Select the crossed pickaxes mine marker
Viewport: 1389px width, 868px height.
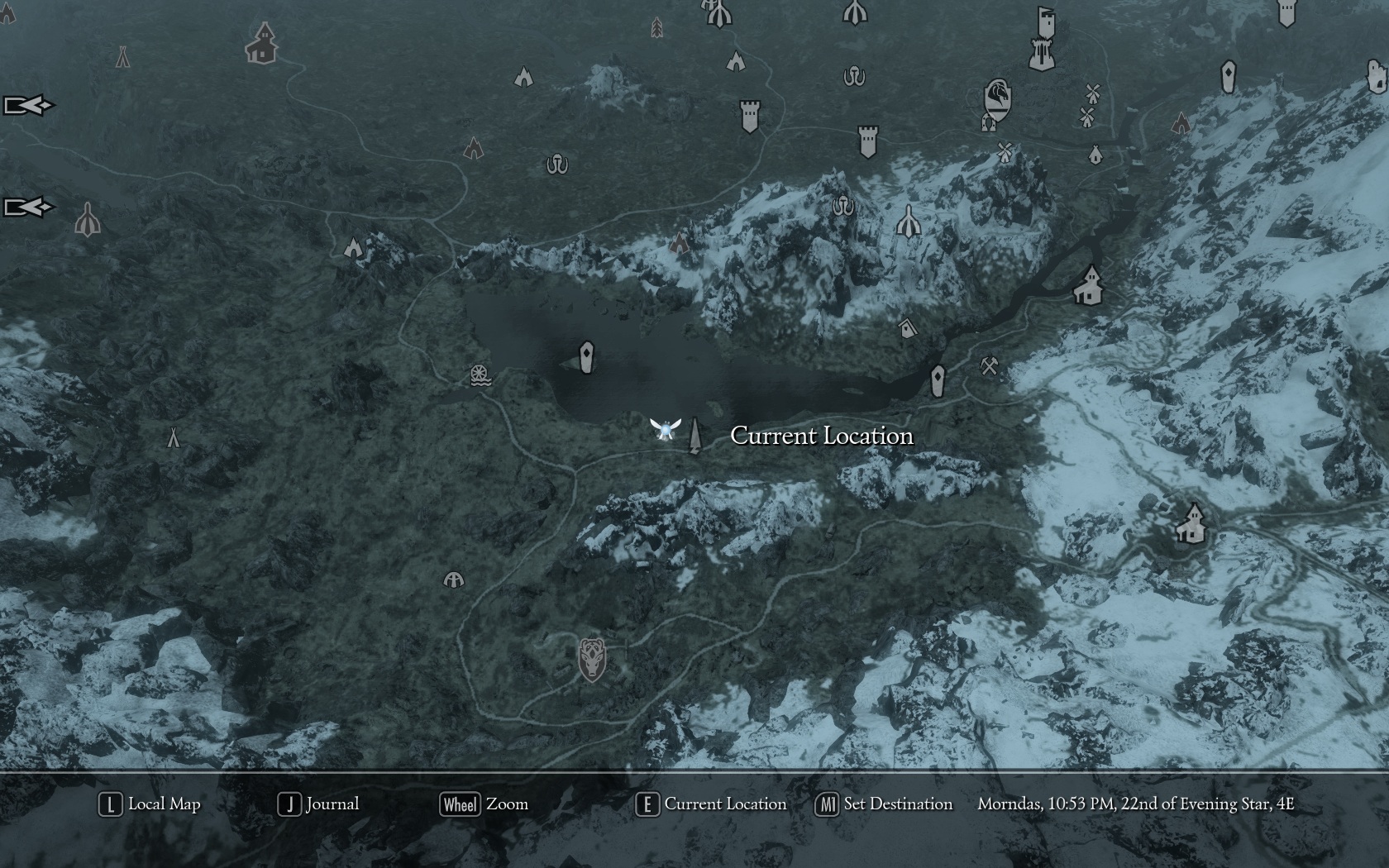989,365
